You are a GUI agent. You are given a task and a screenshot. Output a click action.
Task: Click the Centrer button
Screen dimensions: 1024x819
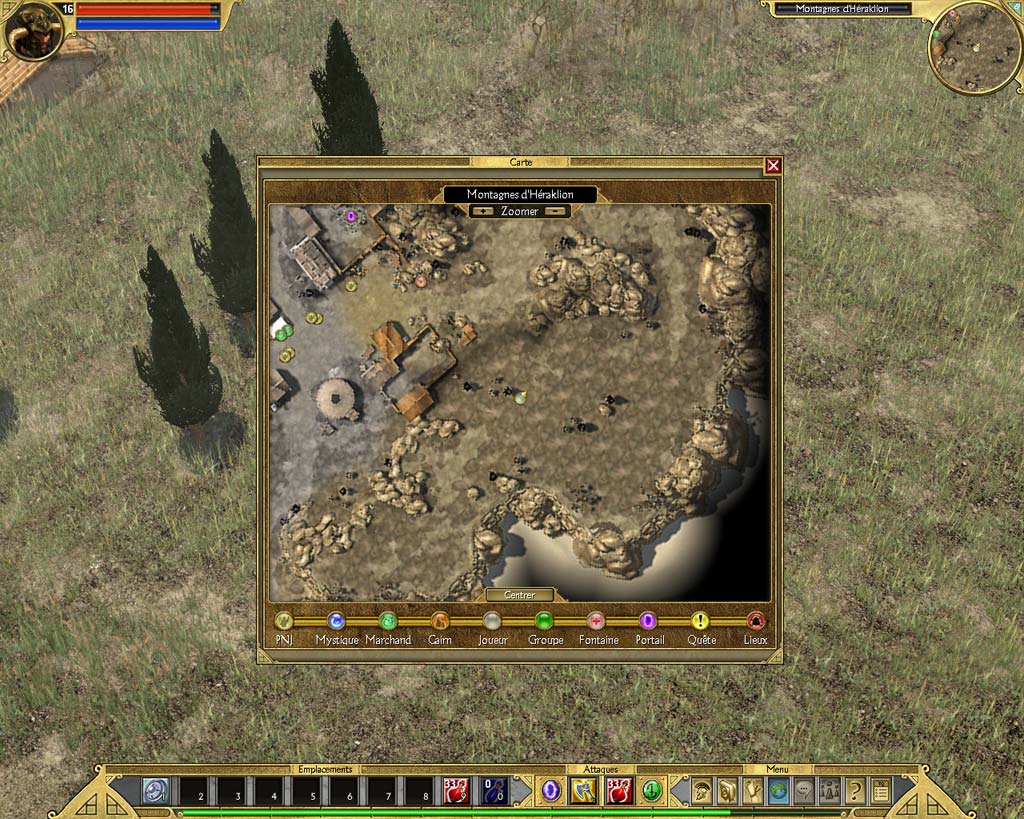tap(519, 595)
